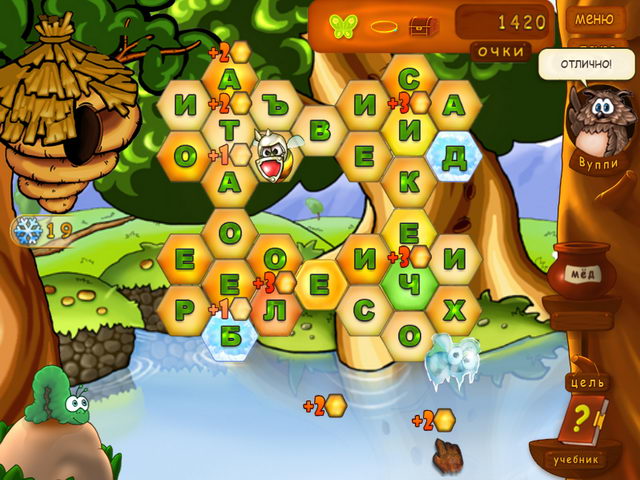Image resolution: width=640 pixels, height=480 pixels.
Task: Select the В honeycomb tile
Action: coord(319,129)
